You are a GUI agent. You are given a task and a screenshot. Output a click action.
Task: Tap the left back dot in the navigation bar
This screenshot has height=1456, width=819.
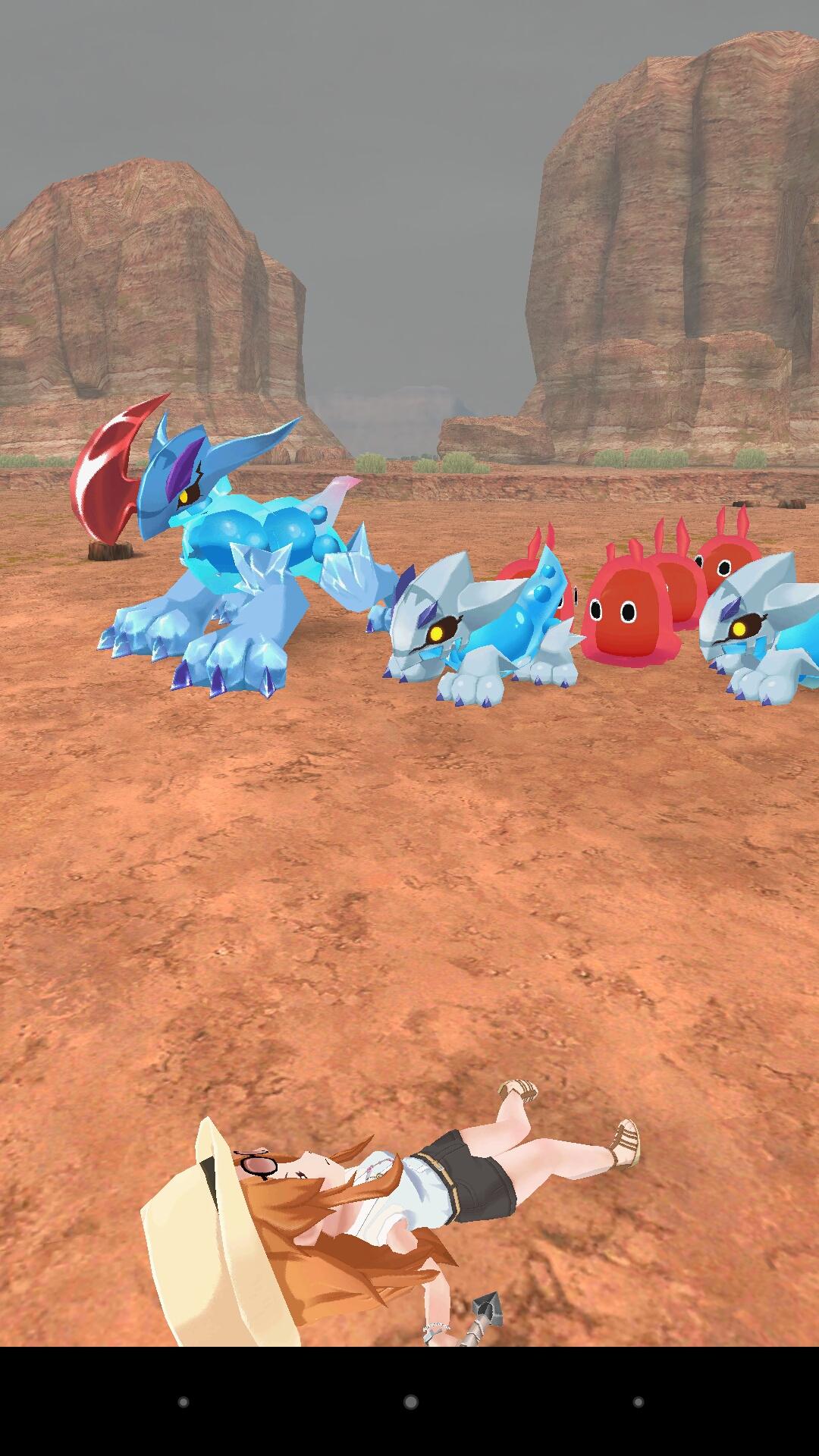[x=183, y=1402]
